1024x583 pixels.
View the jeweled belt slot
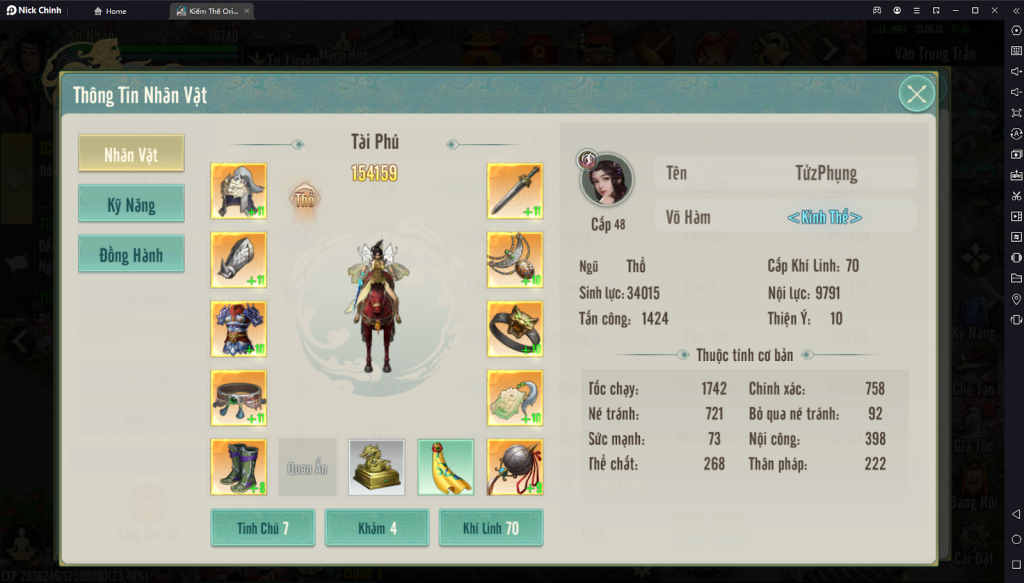[239, 398]
